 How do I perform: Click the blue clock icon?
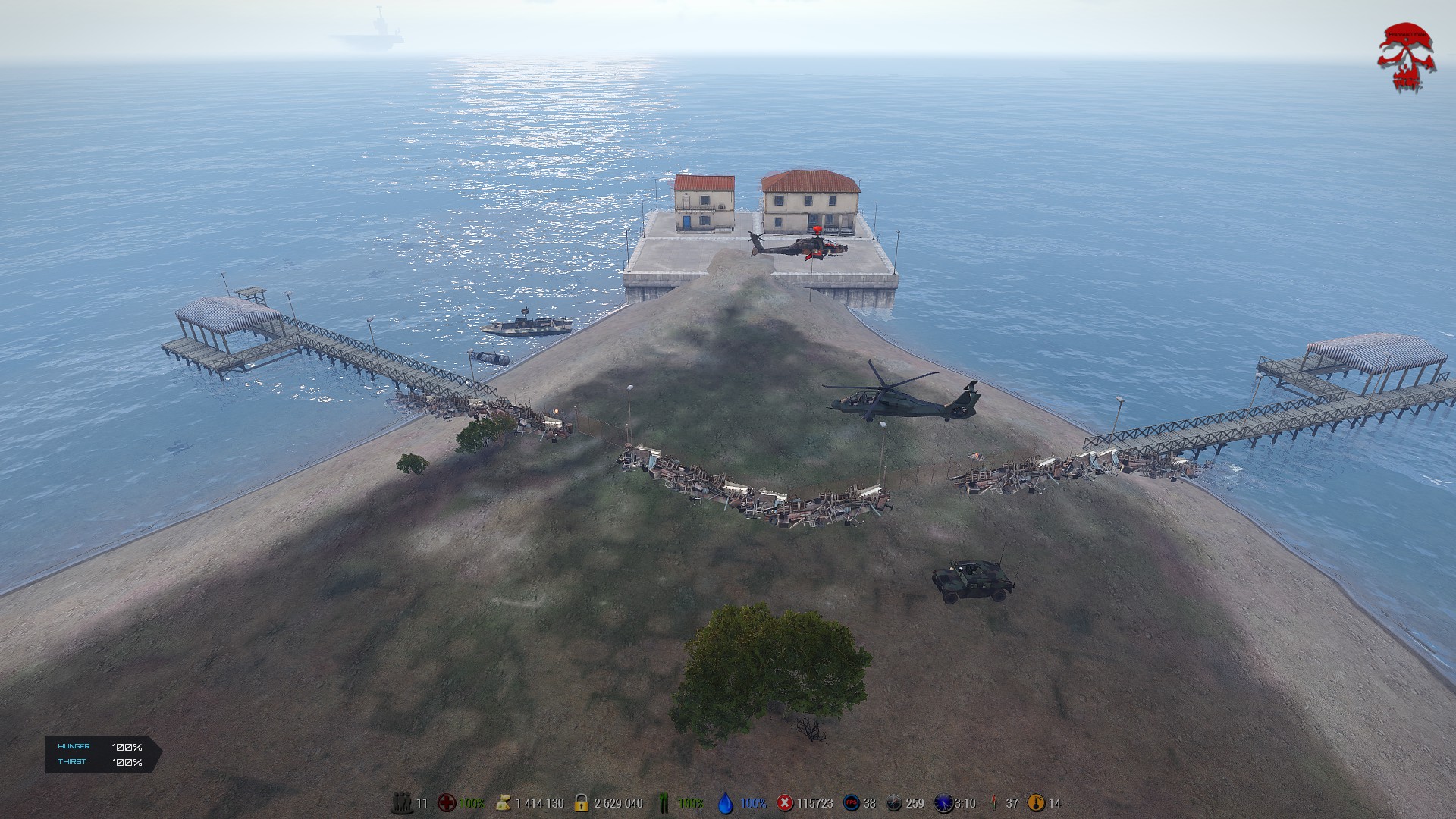point(943,803)
